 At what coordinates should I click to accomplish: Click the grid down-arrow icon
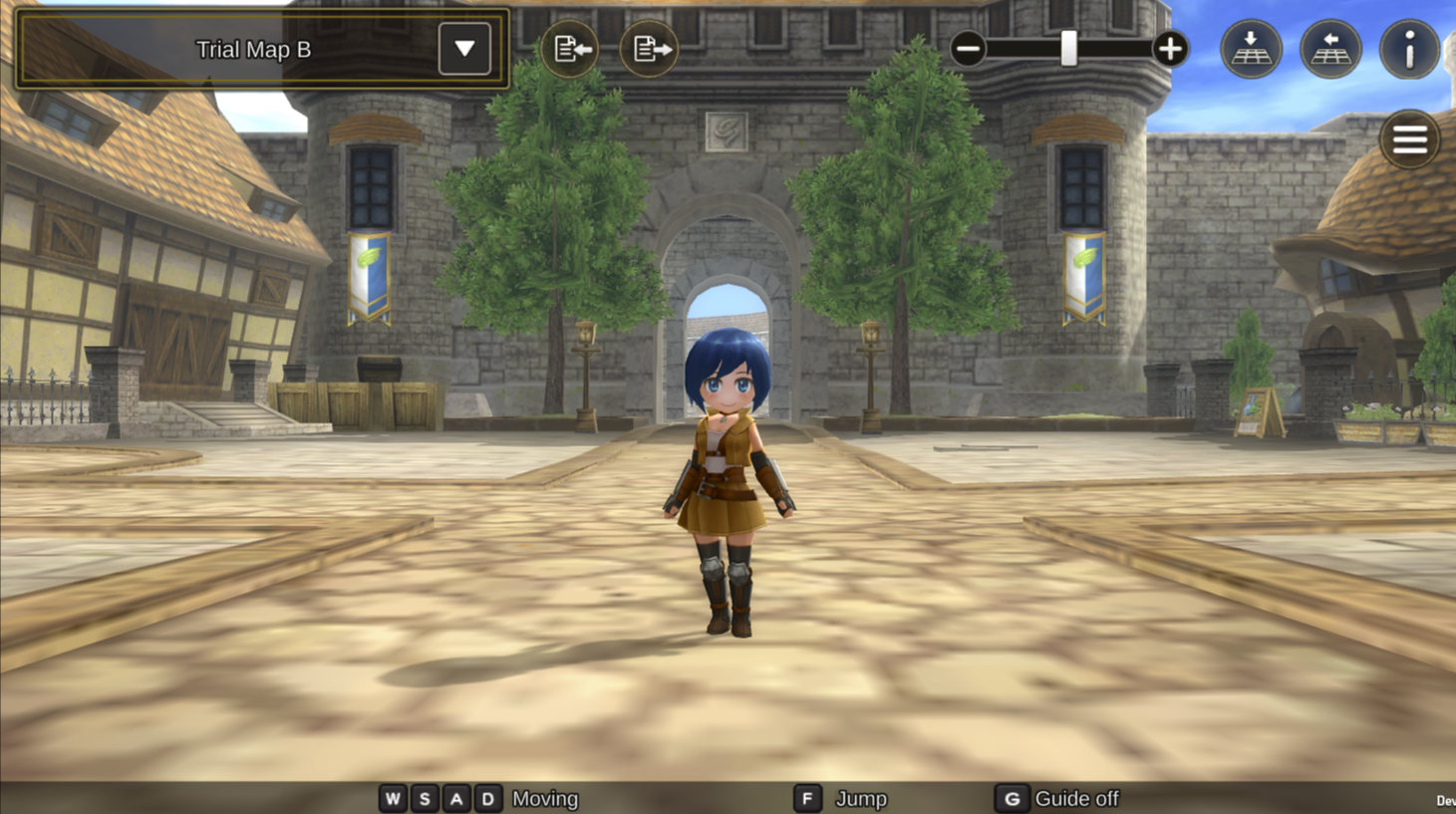click(1251, 49)
